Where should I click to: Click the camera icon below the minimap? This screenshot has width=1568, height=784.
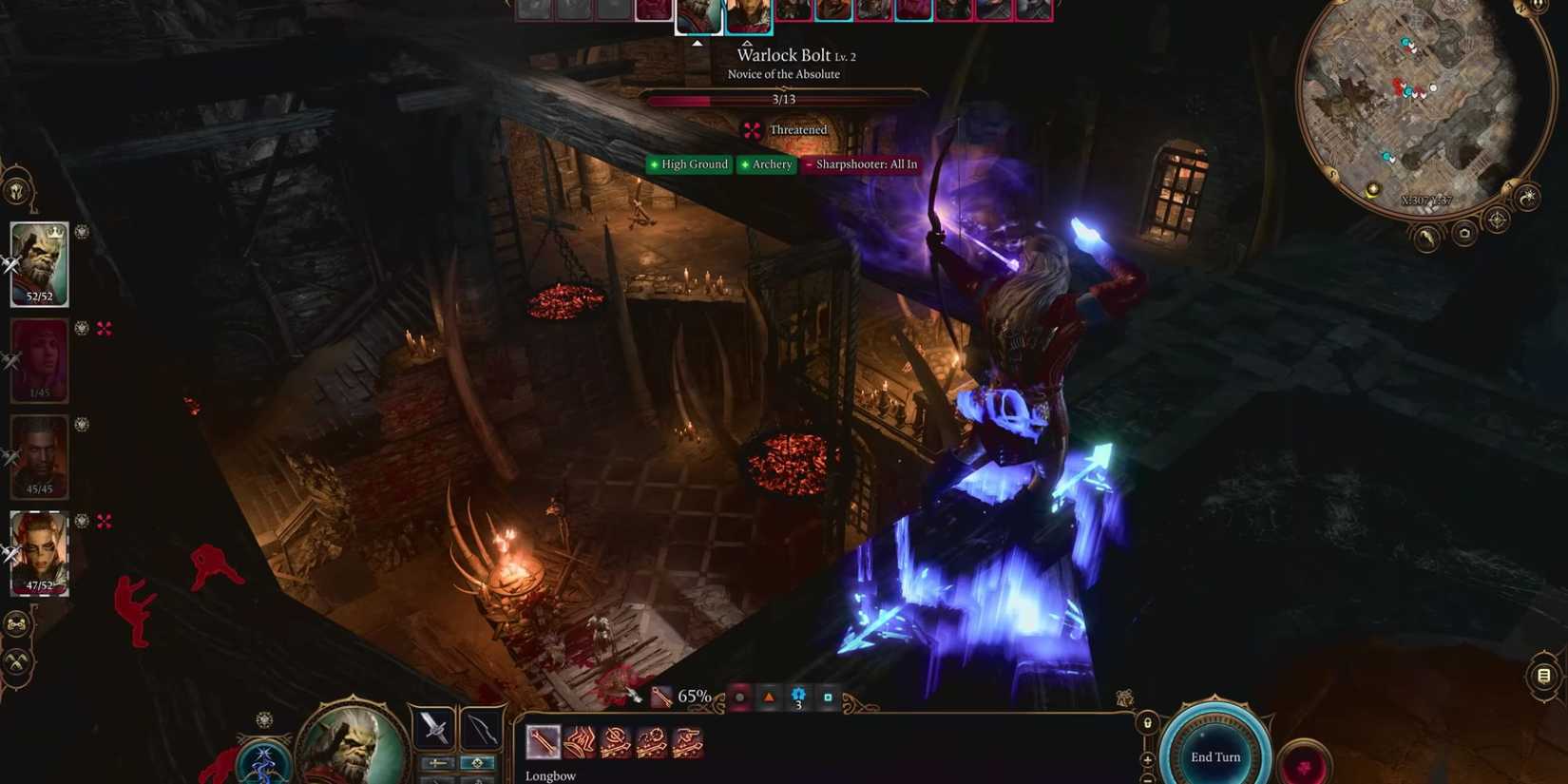point(1464,234)
